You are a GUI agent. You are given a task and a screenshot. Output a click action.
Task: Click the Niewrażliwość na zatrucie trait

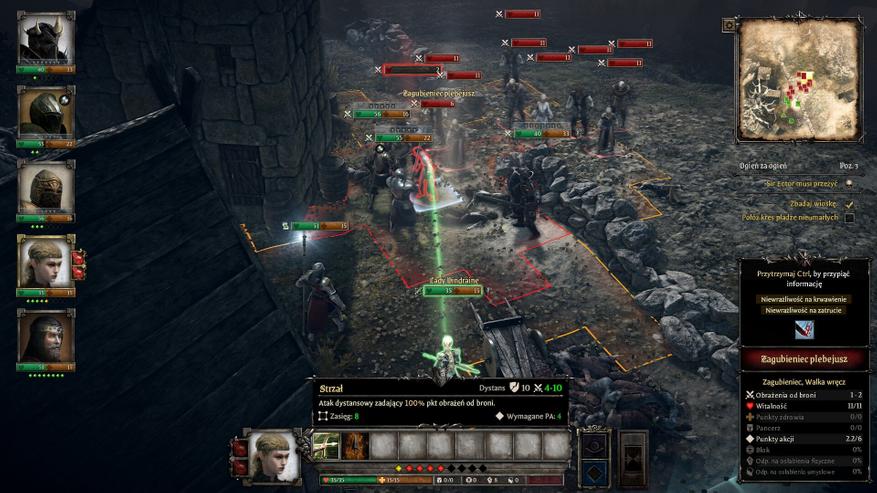pyautogui.click(x=804, y=310)
